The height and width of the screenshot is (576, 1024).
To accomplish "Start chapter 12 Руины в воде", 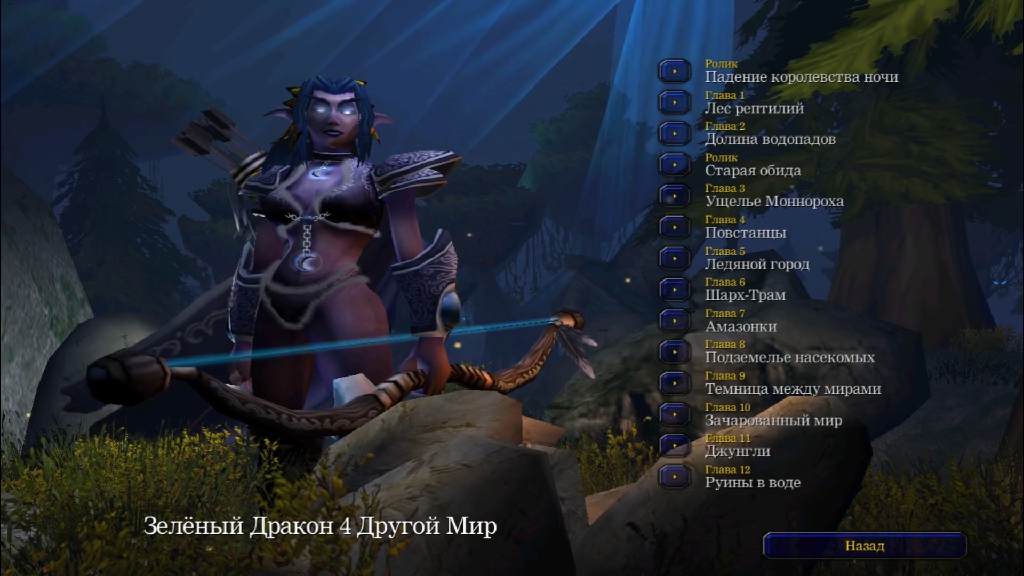I will point(675,476).
